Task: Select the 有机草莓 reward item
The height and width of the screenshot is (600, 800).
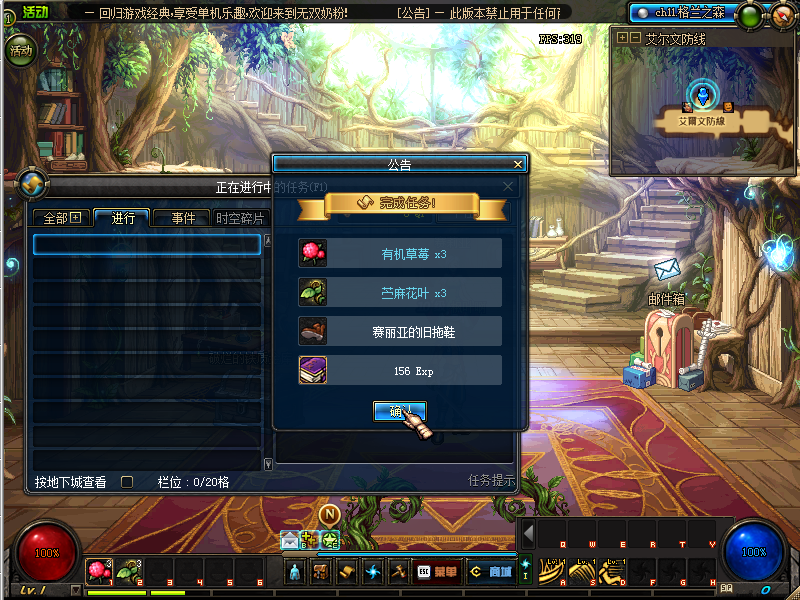Action: (x=400, y=253)
